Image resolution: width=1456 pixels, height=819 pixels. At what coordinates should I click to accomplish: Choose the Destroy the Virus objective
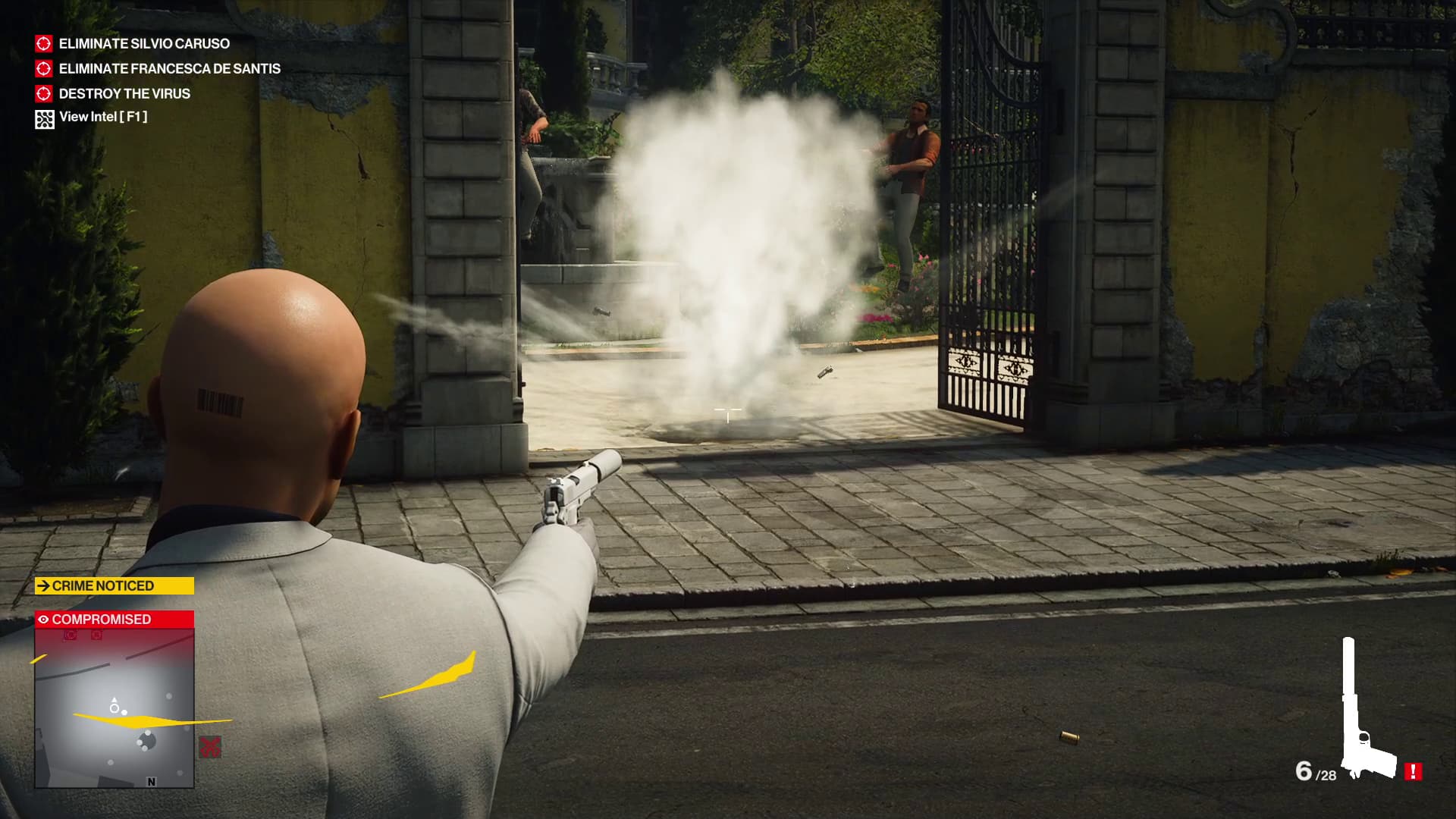coord(124,94)
